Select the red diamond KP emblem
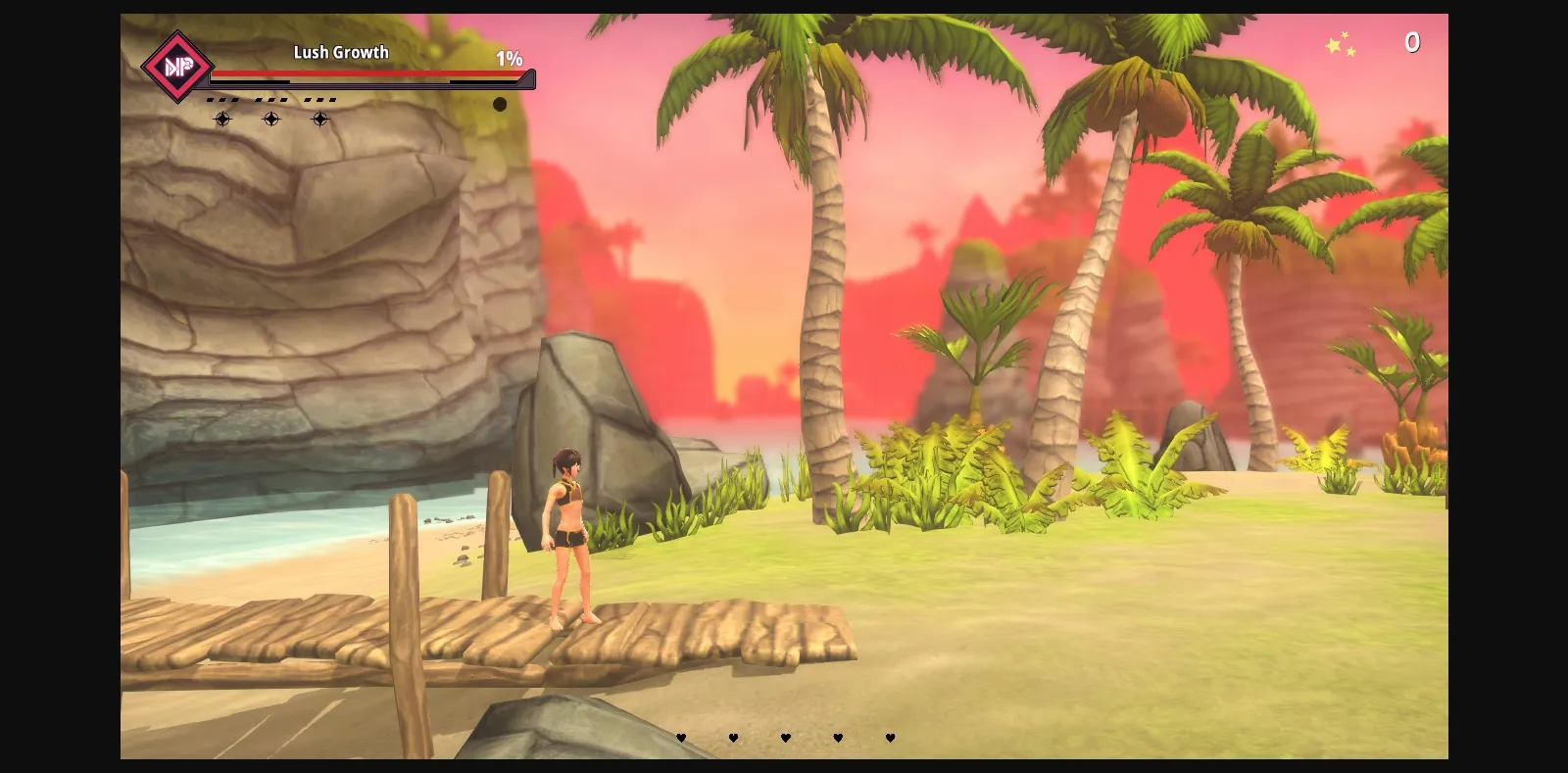The height and width of the screenshot is (773, 1568). tap(176, 67)
